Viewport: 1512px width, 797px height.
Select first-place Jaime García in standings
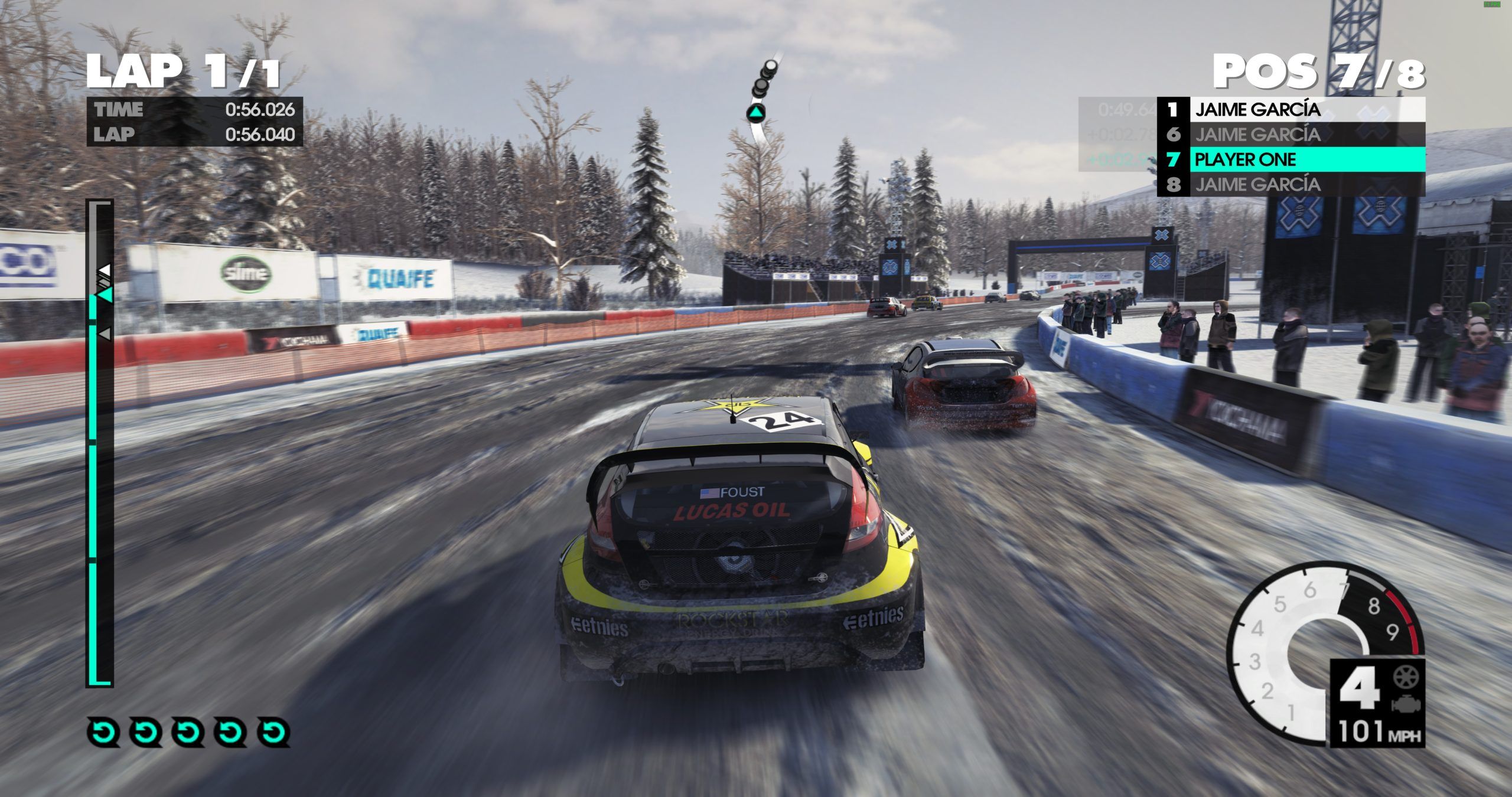[1291, 109]
